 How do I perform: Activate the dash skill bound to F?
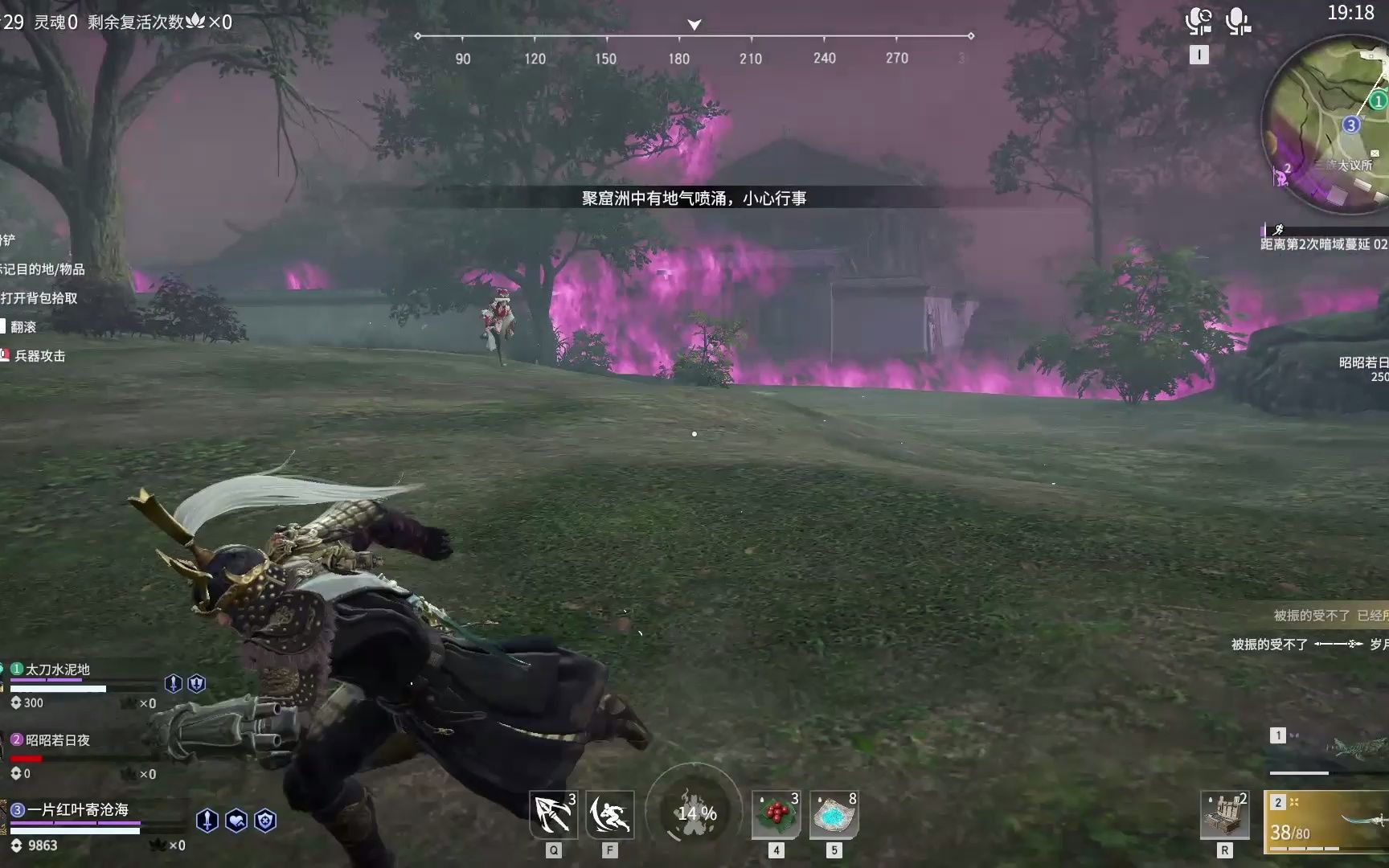tap(611, 813)
